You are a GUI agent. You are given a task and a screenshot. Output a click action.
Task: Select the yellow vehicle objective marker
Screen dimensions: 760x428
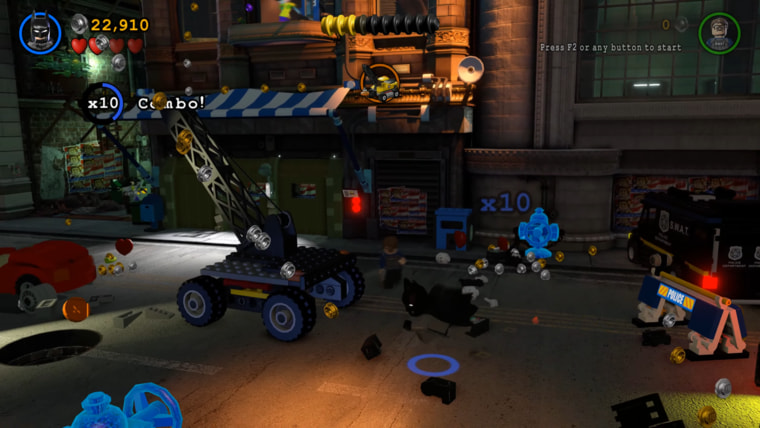(380, 82)
